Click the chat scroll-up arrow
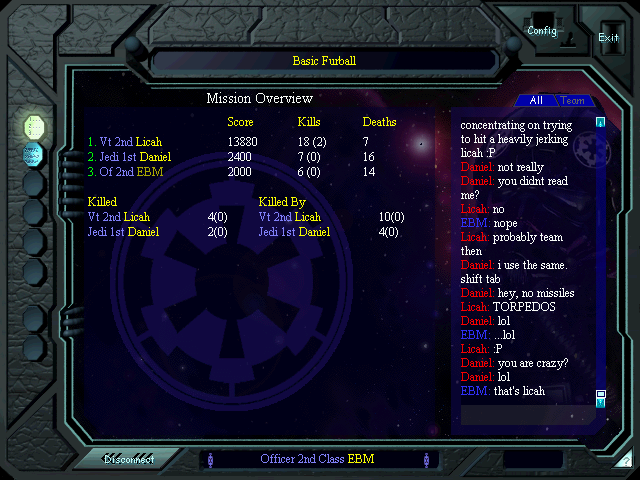The image size is (640, 480). (601, 123)
